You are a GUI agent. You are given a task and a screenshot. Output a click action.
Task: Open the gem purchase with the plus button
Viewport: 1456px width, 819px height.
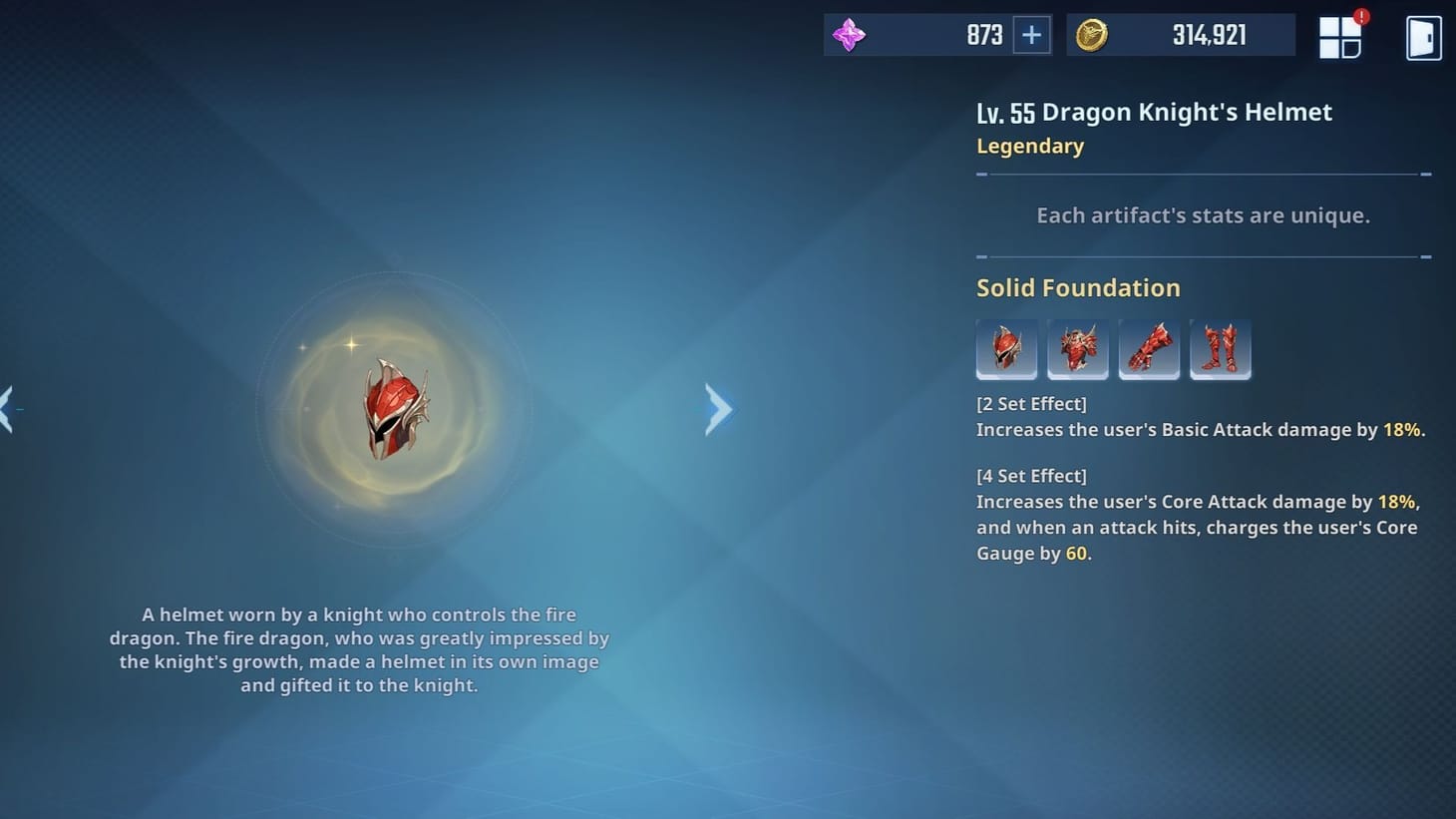1030,35
